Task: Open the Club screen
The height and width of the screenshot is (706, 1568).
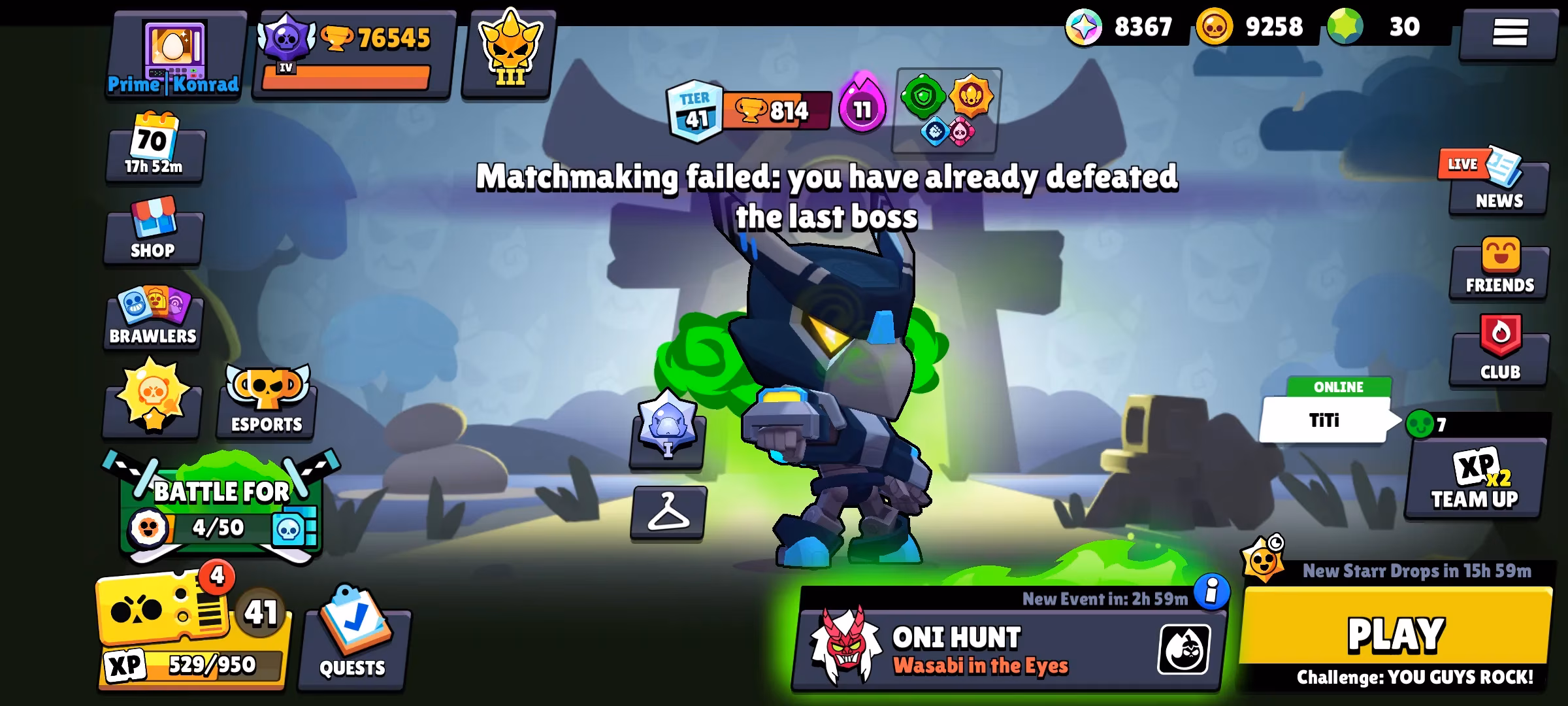Action: pyautogui.click(x=1499, y=353)
